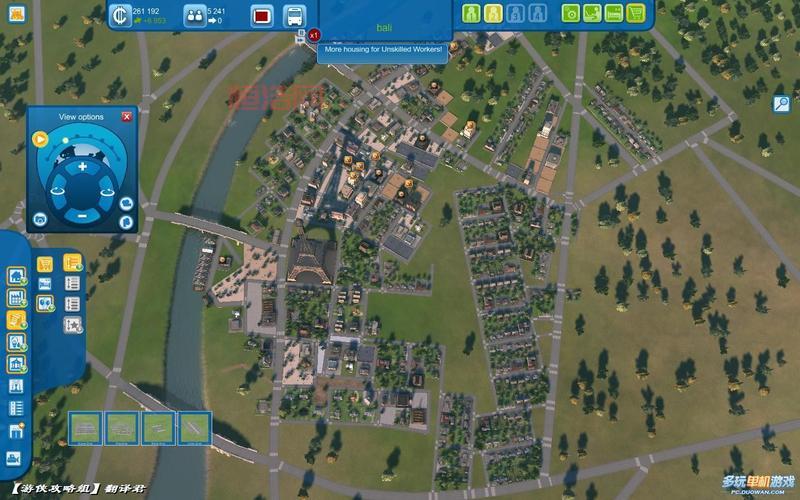This screenshot has height=500, width=800.
Task: Open the bus transport menu
Action: [294, 16]
